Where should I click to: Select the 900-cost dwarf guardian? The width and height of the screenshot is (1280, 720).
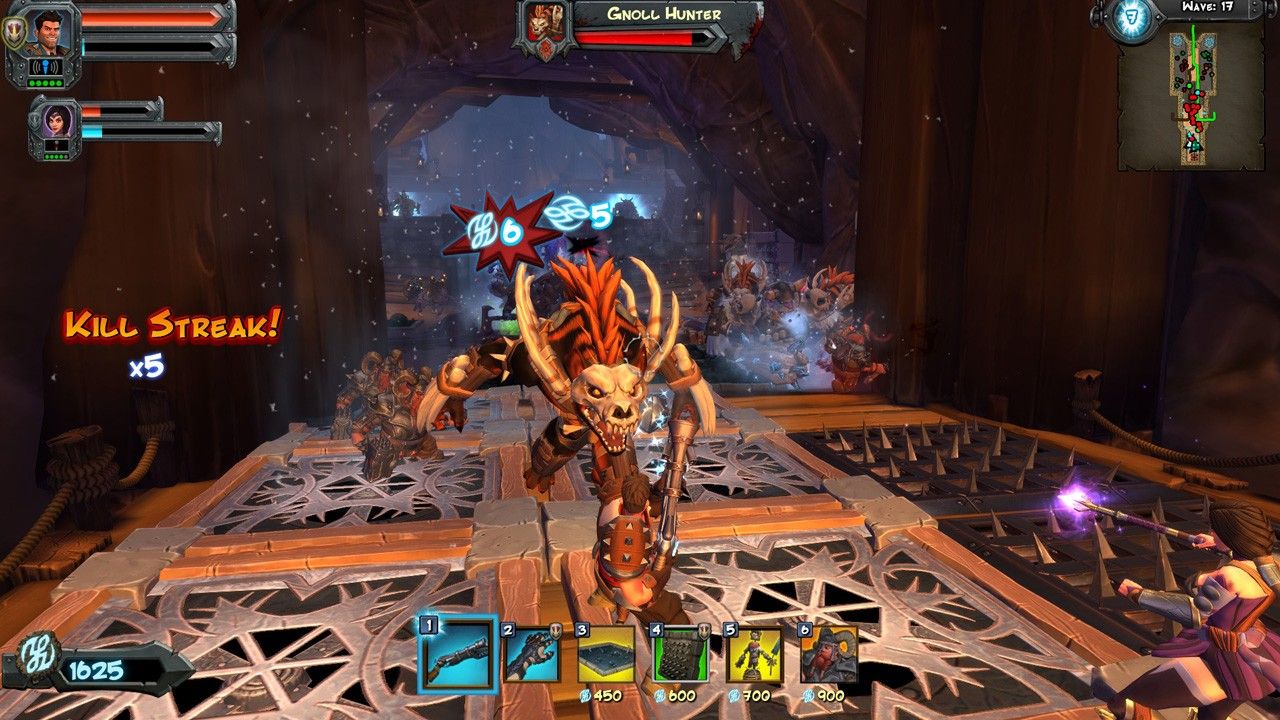tap(828, 655)
